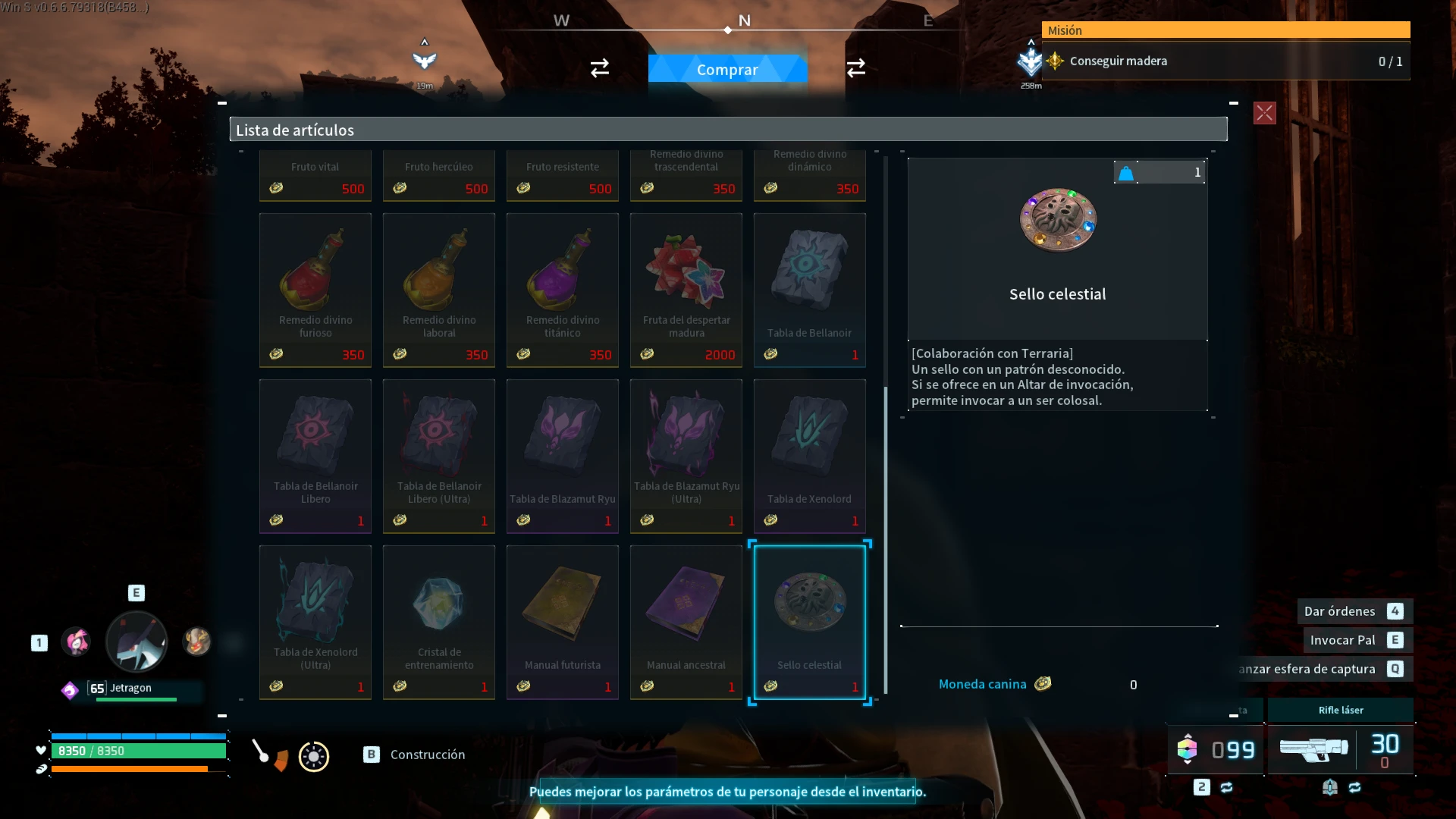This screenshot has width=1456, height=819.
Task: Click the Conseguir madera mission tracker
Action: click(1225, 61)
